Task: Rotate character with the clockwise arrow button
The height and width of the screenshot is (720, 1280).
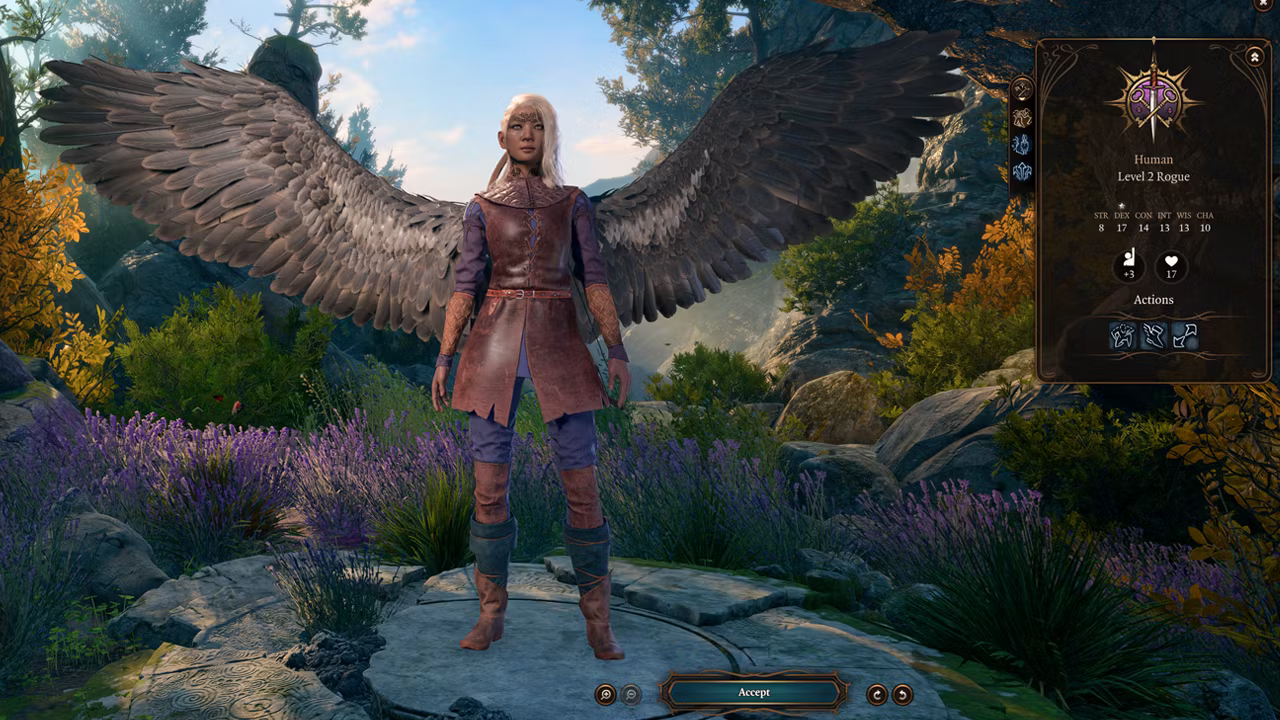Action: [877, 694]
